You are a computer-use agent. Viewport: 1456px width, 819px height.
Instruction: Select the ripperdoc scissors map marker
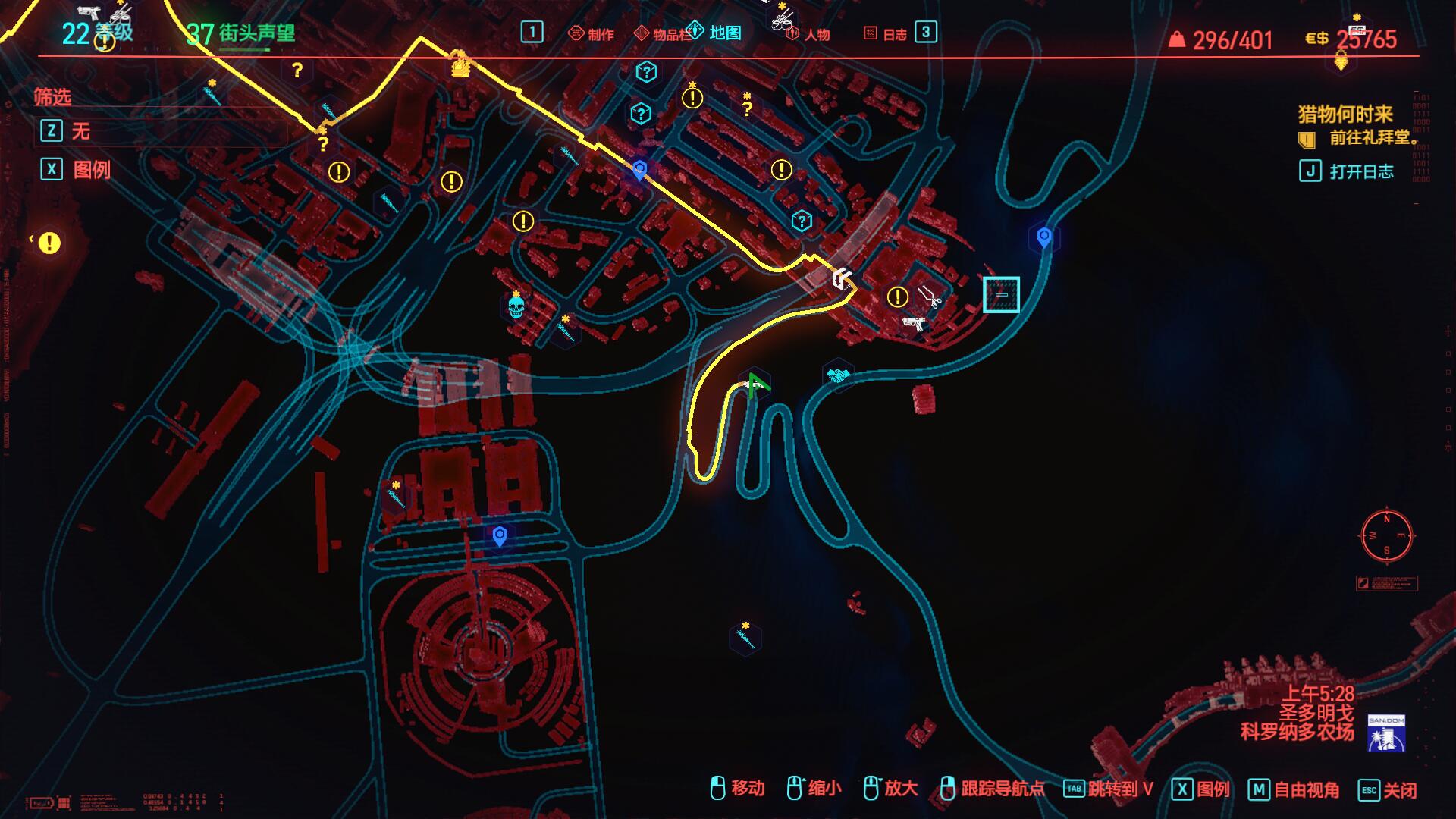pyautogui.click(x=930, y=297)
